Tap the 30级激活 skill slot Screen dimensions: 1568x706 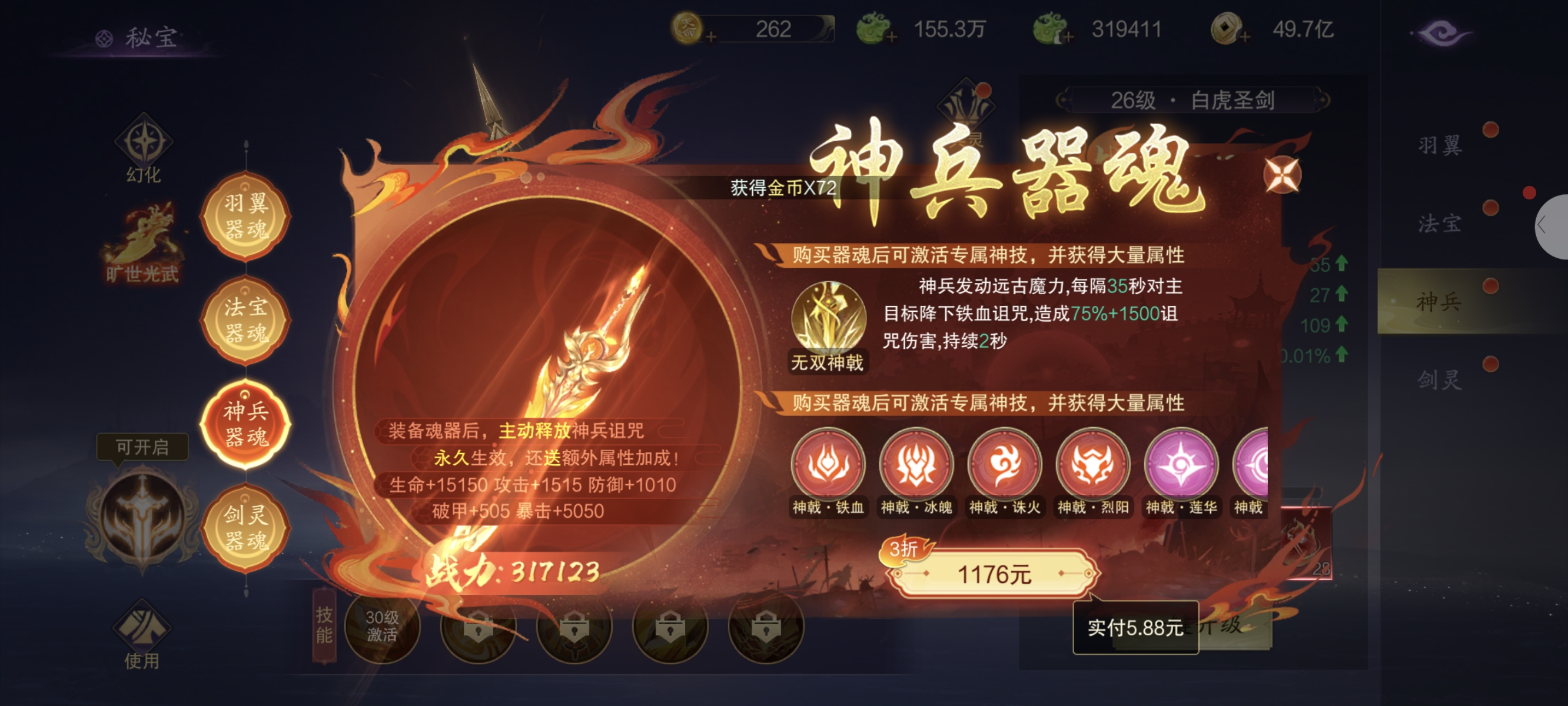tap(382, 627)
